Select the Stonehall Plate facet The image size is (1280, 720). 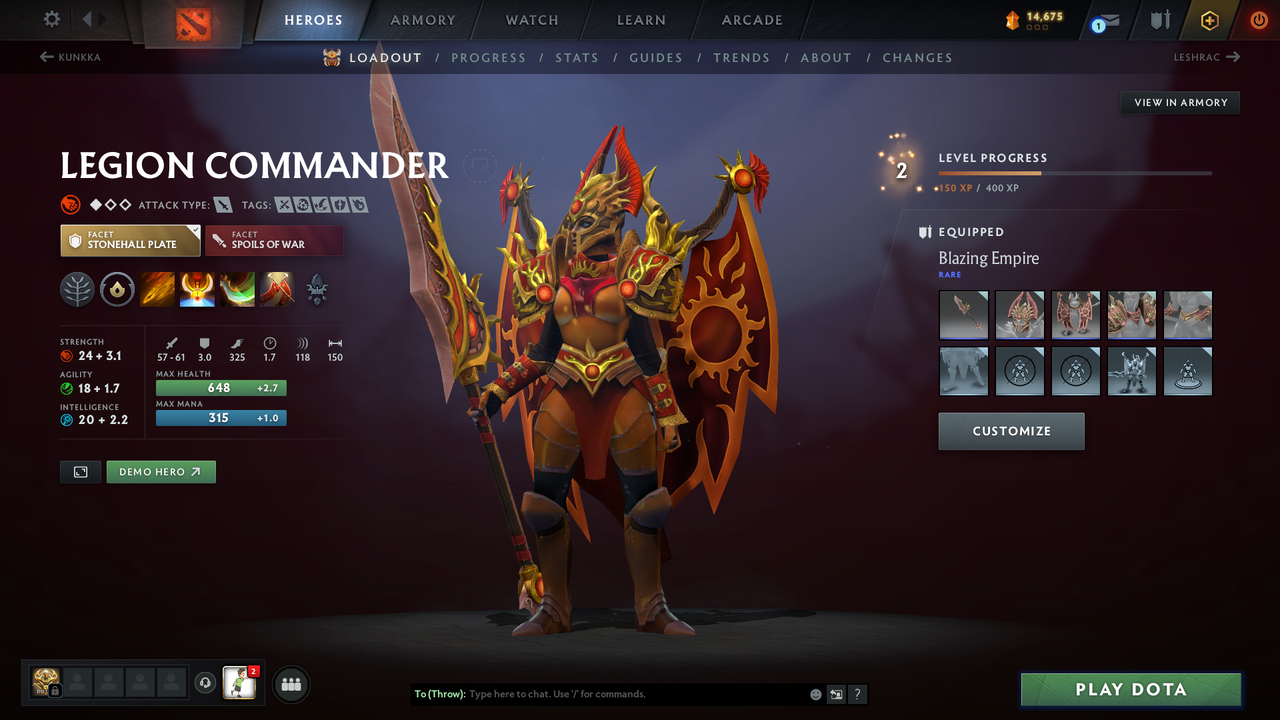130,240
